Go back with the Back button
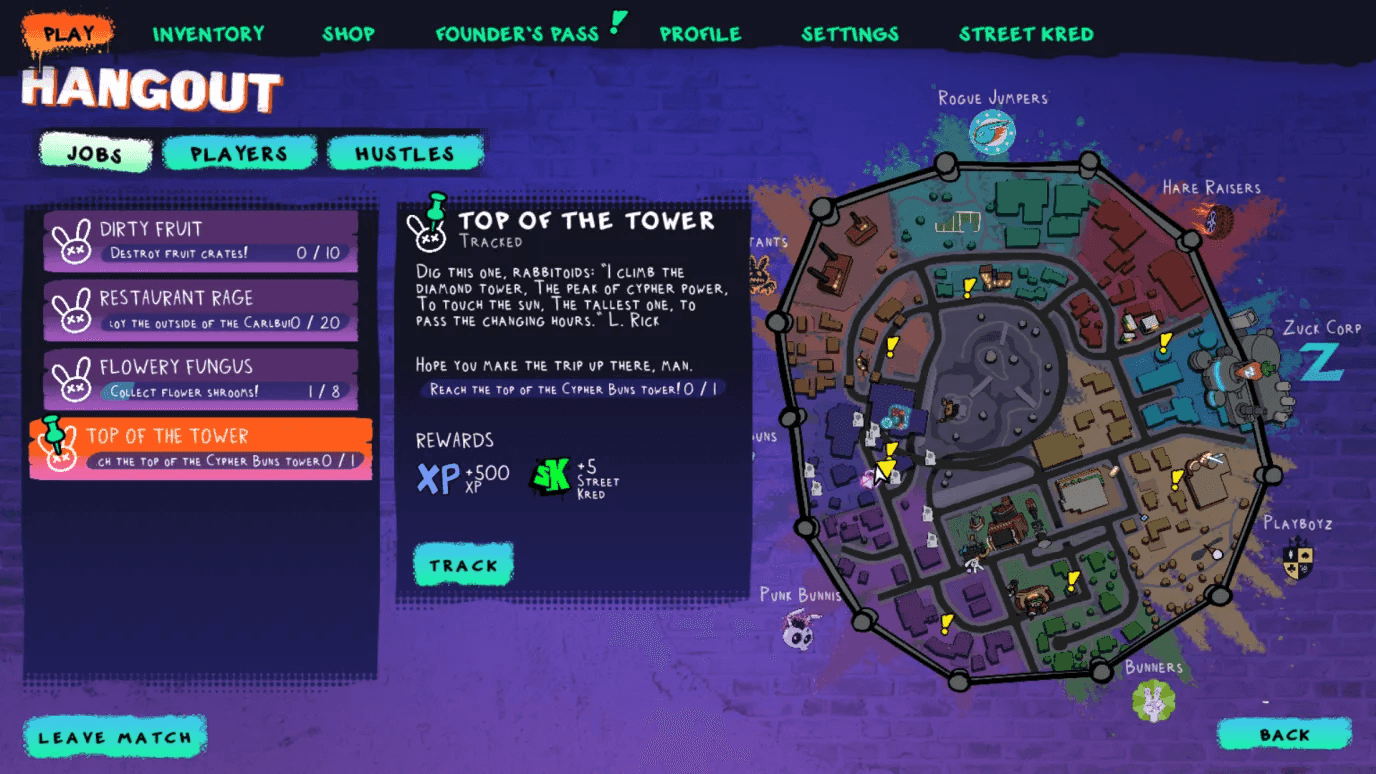The image size is (1376, 774). (x=1284, y=735)
